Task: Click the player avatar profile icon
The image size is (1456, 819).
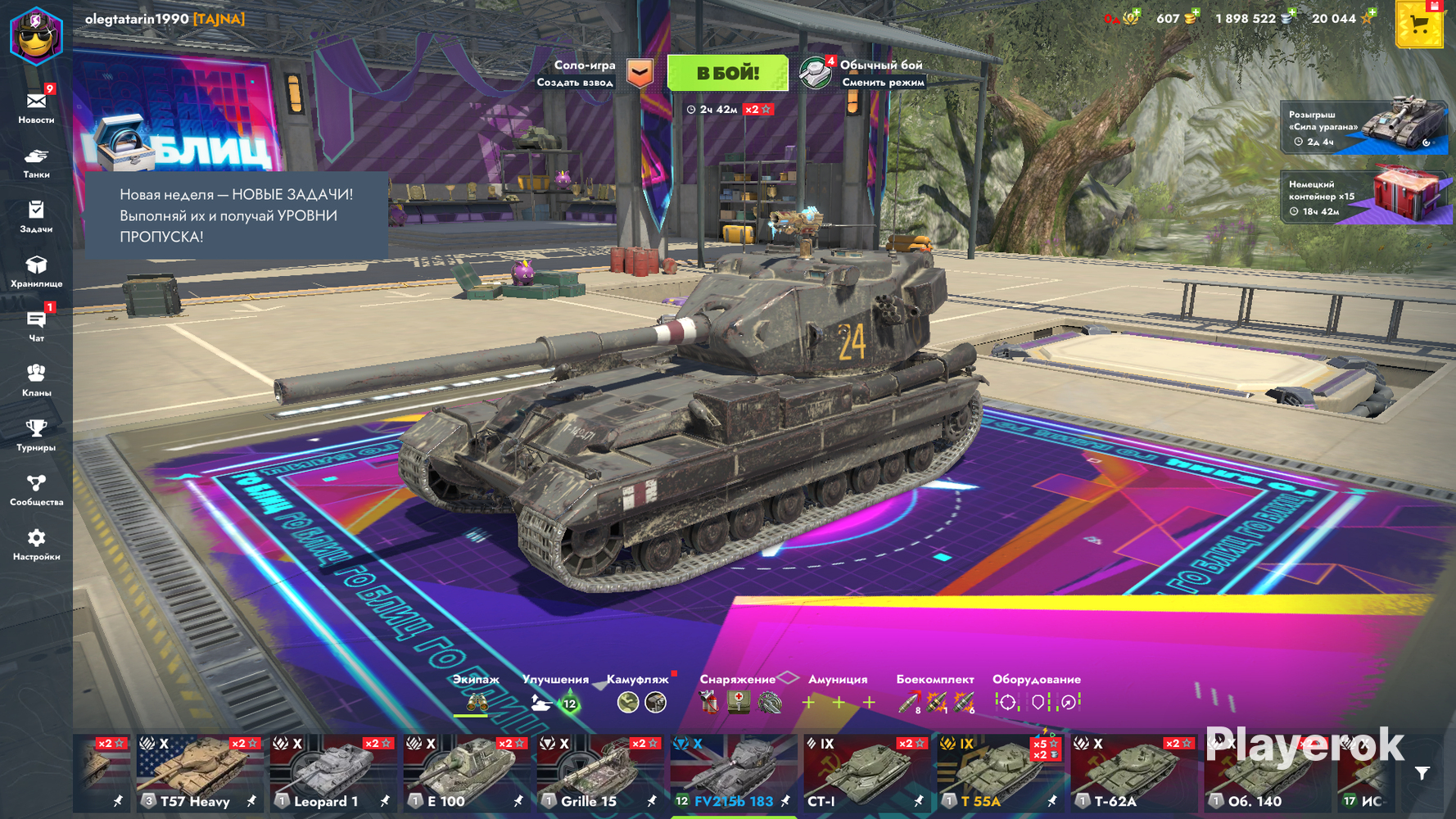Action: 36,34
